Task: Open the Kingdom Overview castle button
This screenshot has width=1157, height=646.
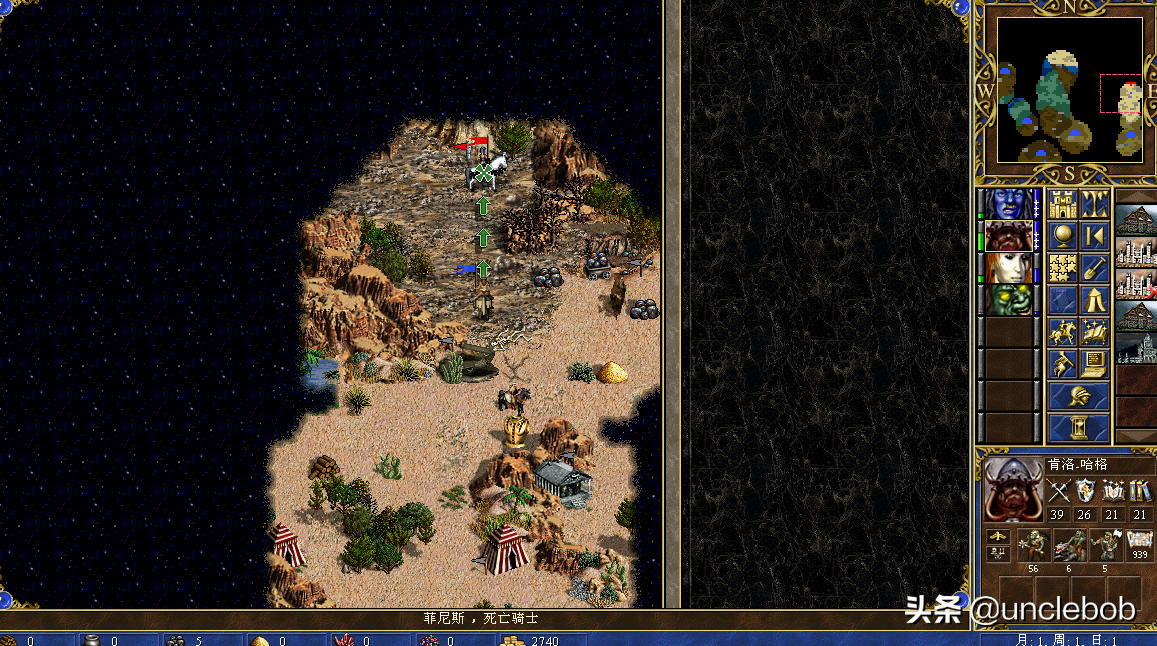Action: 1062,205
